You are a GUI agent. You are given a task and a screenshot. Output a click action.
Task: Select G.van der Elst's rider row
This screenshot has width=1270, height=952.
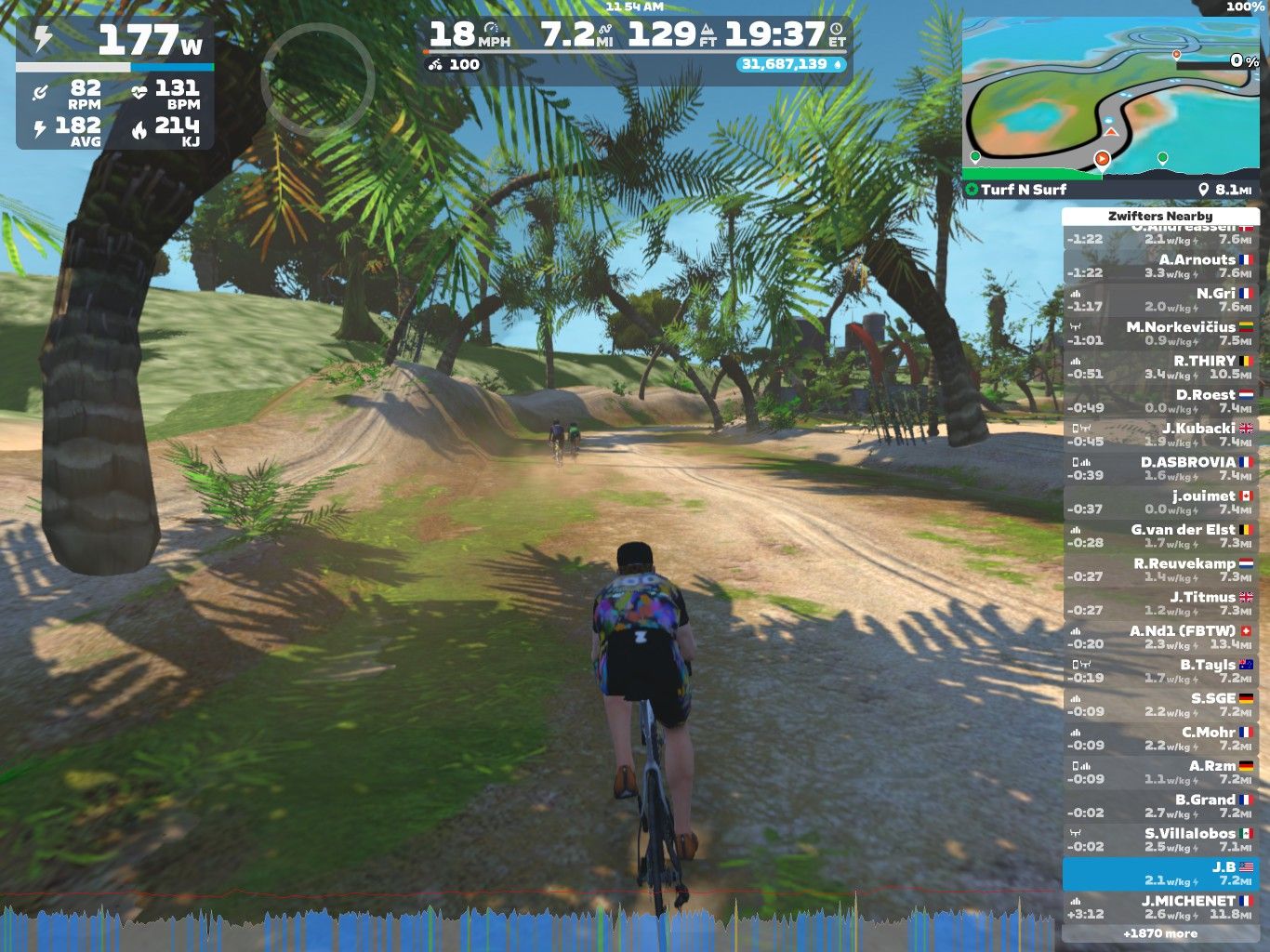1160,536
